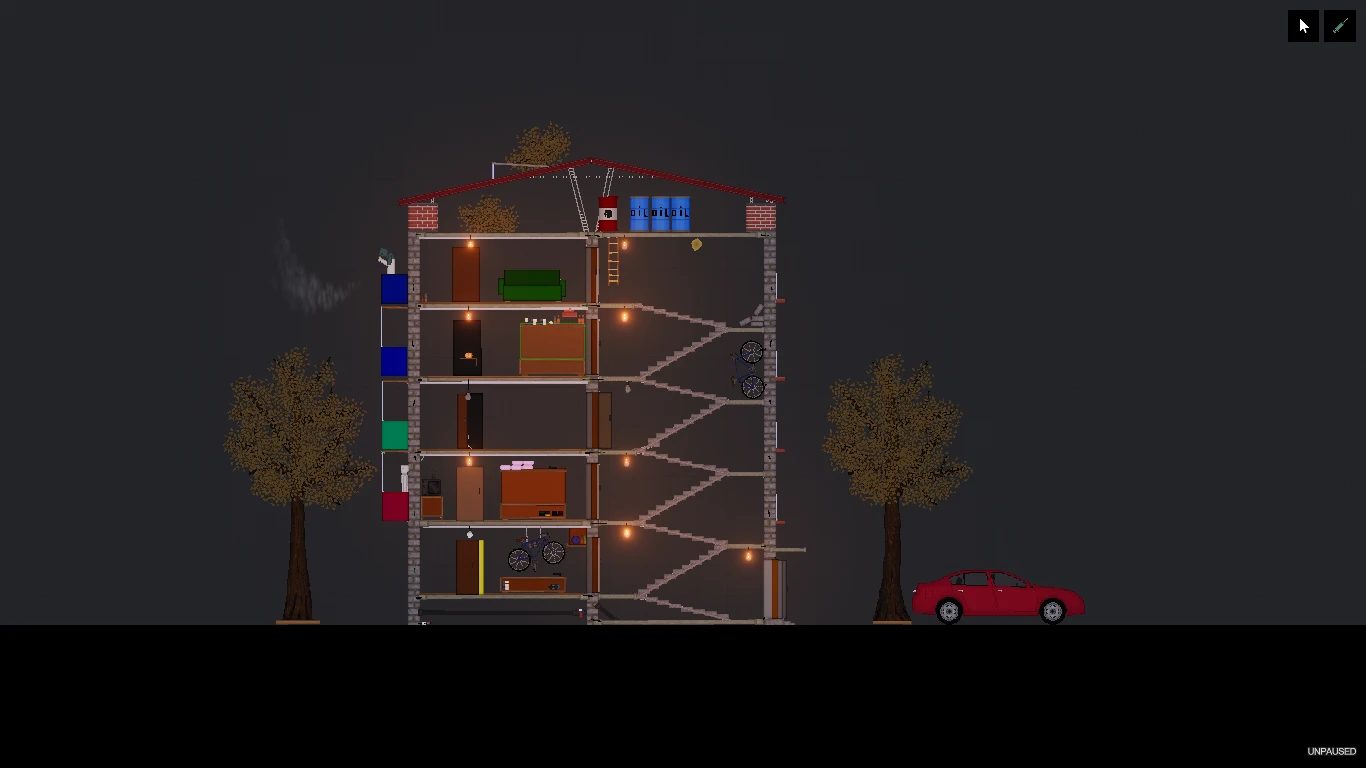The width and height of the screenshot is (1366, 768).
Task: Click the wooden wardrobe on the top floor
Action: coord(466,272)
